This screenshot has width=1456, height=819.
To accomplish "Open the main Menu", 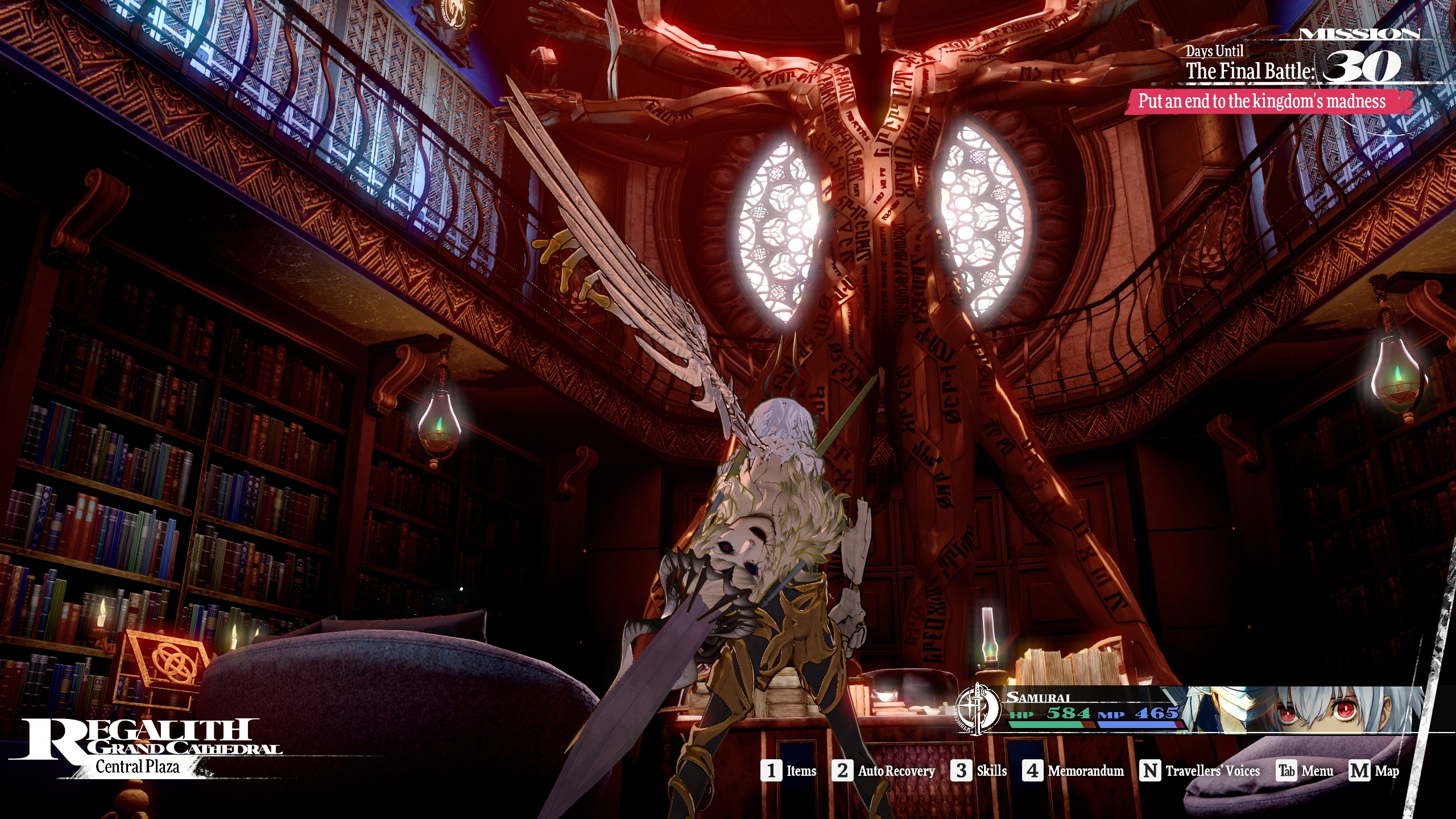I will (x=1305, y=771).
